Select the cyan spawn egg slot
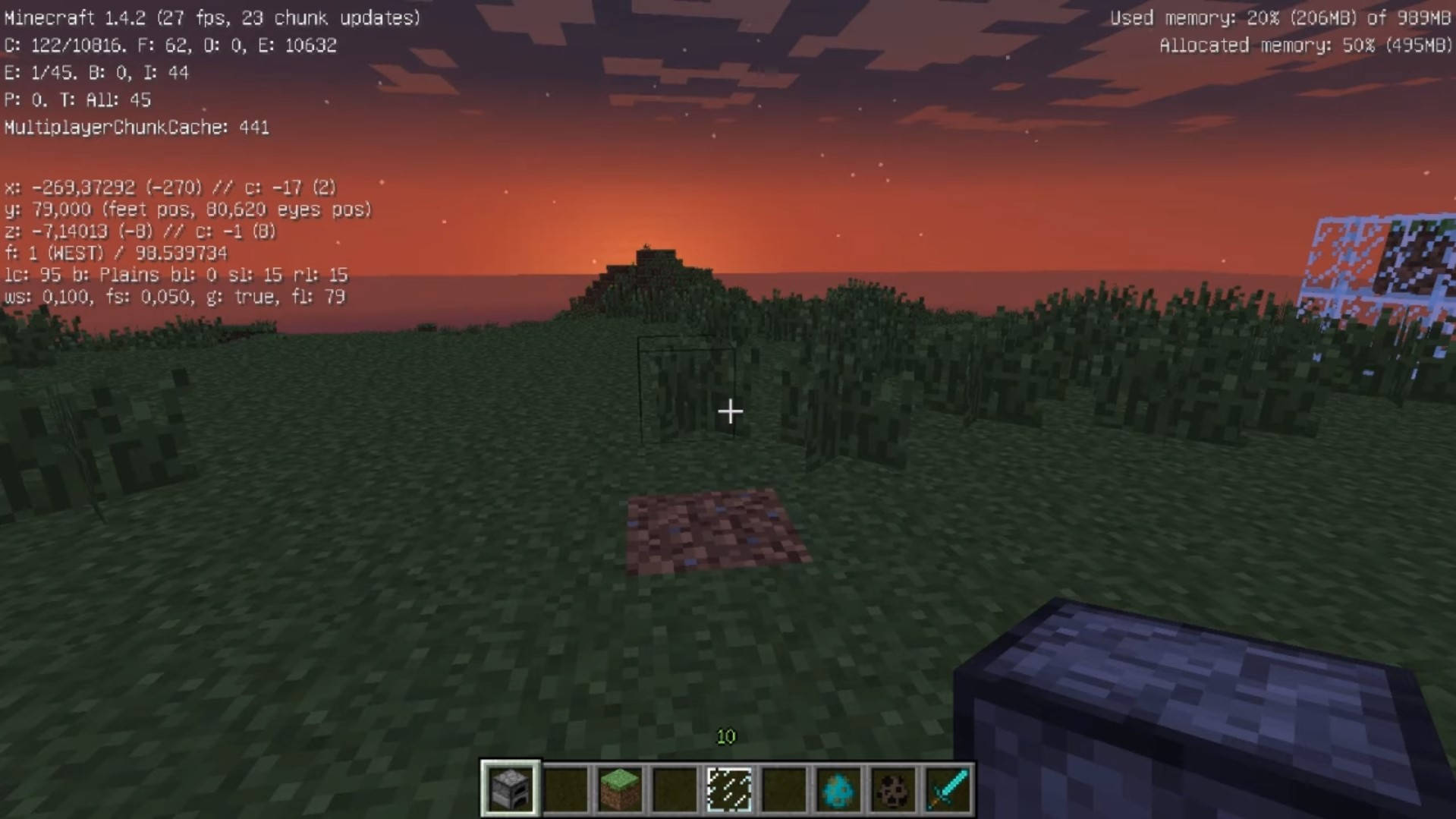Image resolution: width=1456 pixels, height=819 pixels. 838,789
